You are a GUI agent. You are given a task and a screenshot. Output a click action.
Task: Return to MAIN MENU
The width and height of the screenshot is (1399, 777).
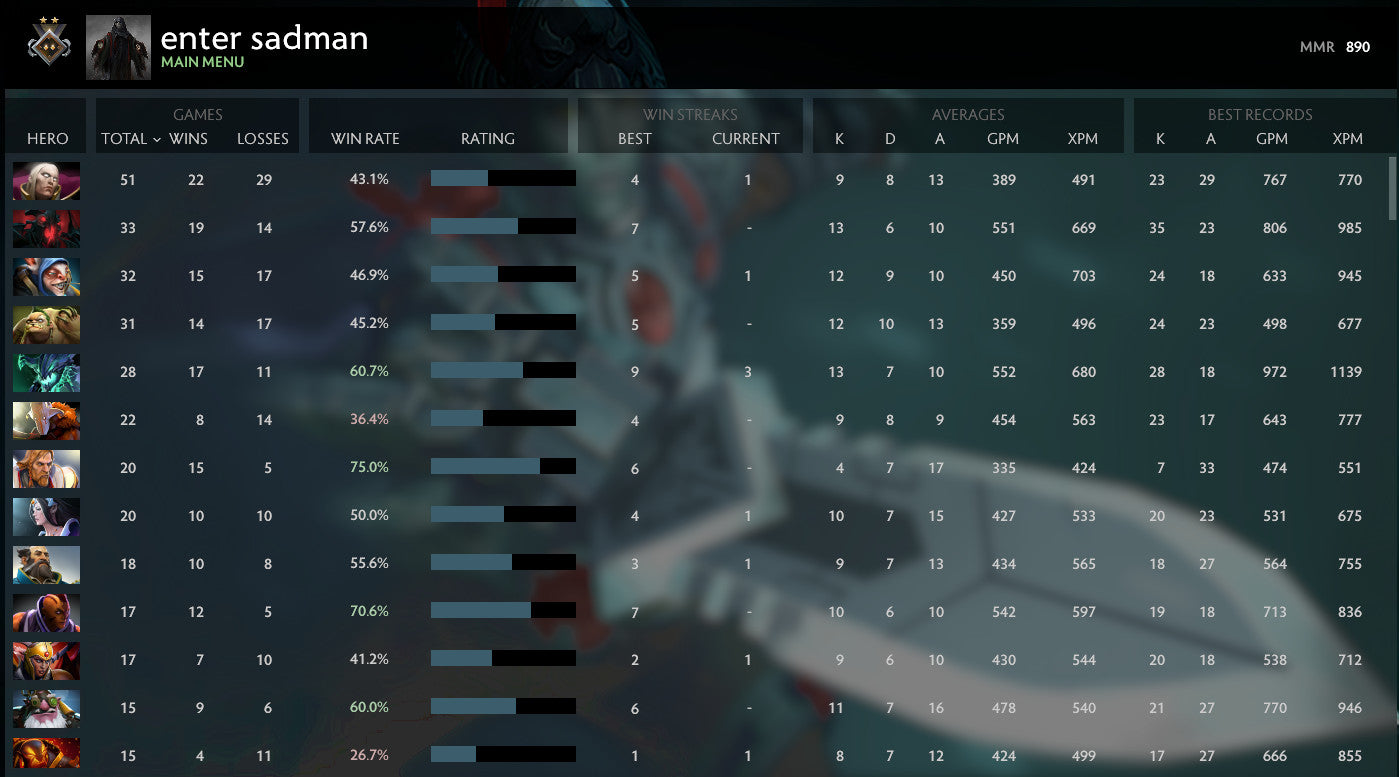(x=202, y=60)
